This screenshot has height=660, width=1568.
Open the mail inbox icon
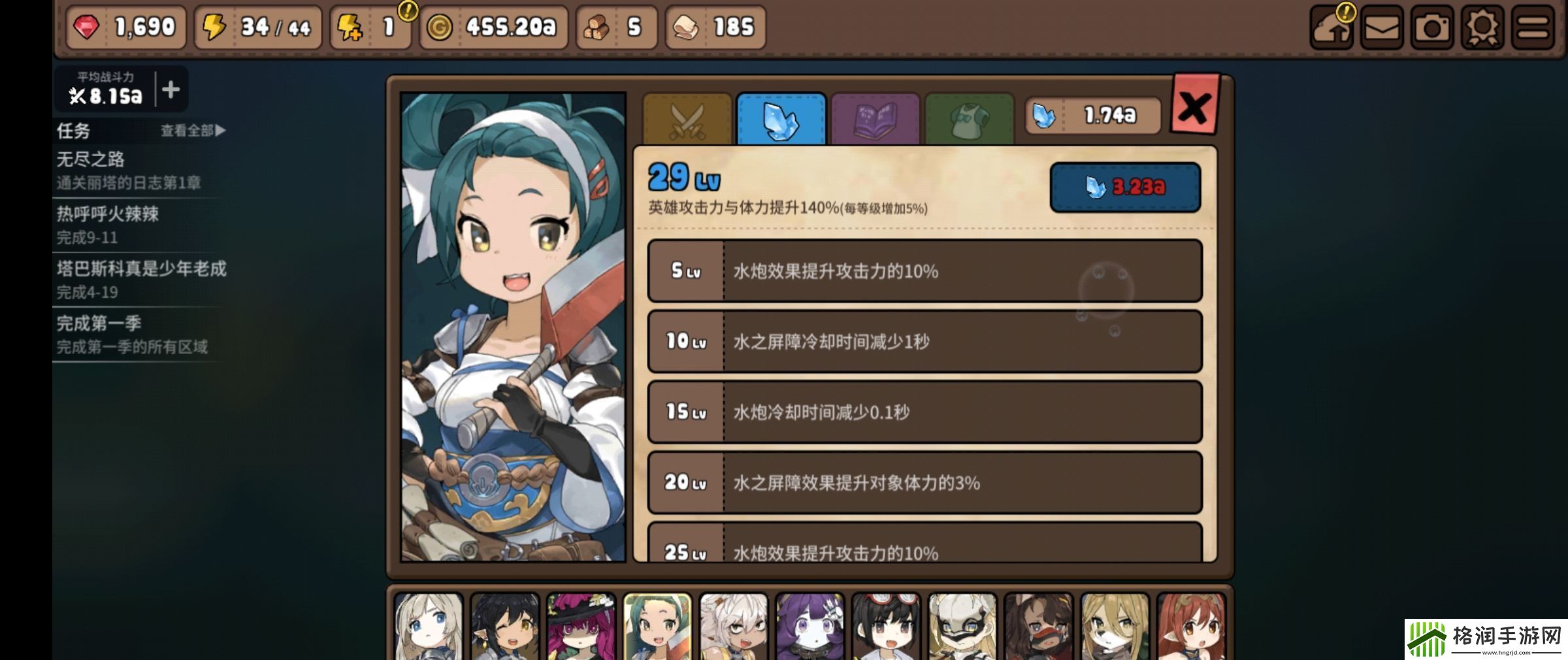1380,27
